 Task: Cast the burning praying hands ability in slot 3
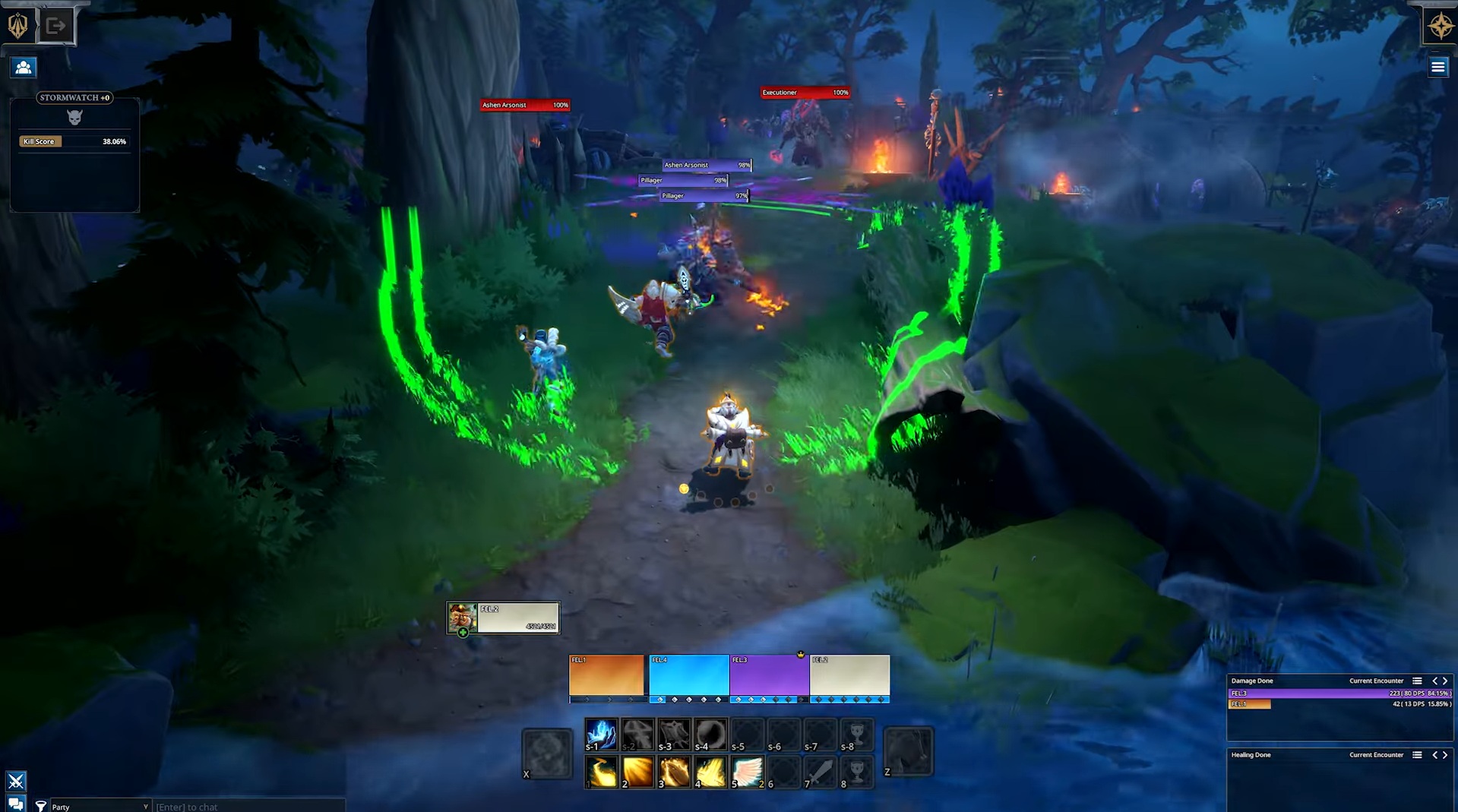[674, 772]
